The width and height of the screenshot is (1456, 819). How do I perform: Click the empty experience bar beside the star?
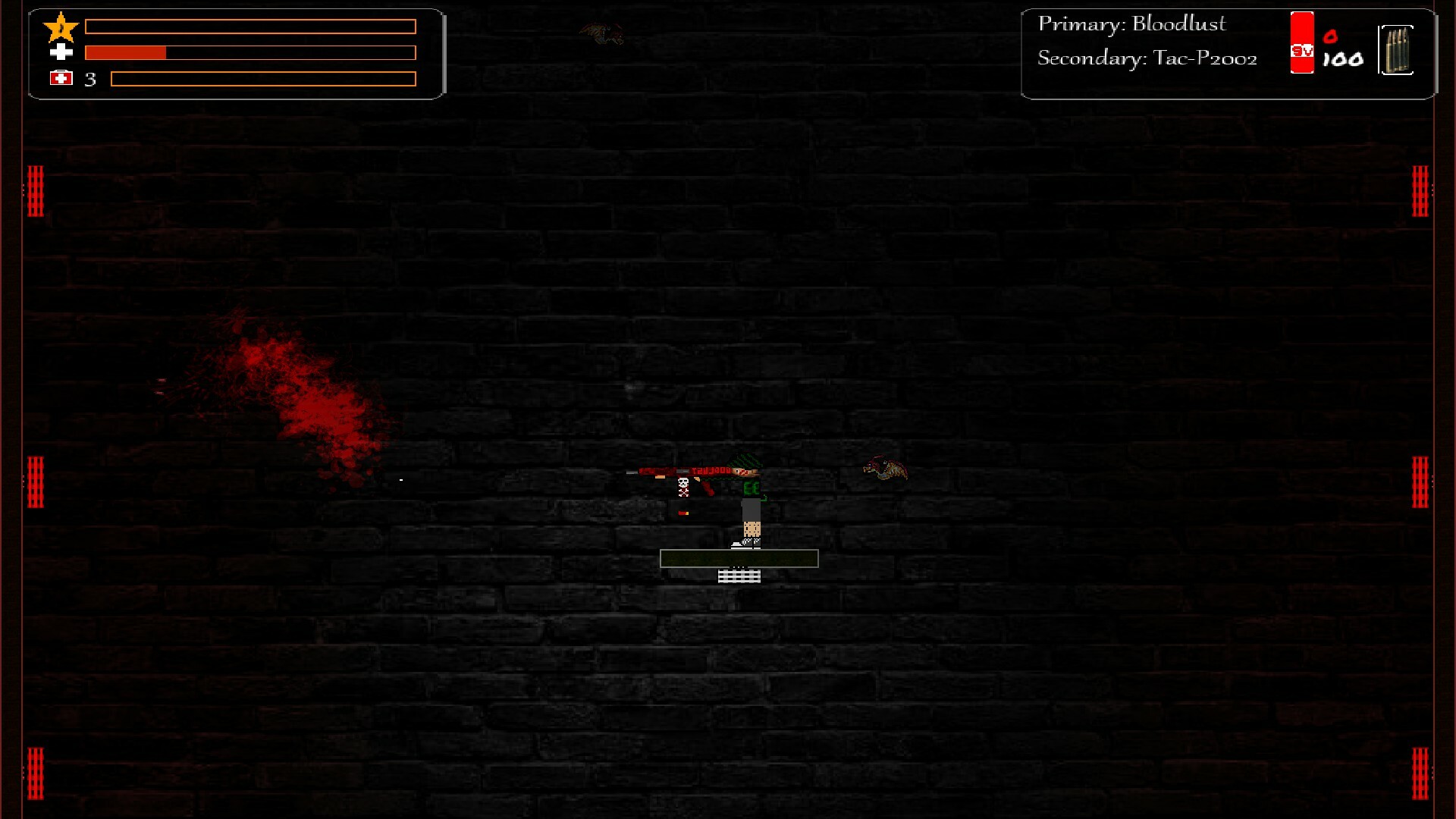point(250,26)
